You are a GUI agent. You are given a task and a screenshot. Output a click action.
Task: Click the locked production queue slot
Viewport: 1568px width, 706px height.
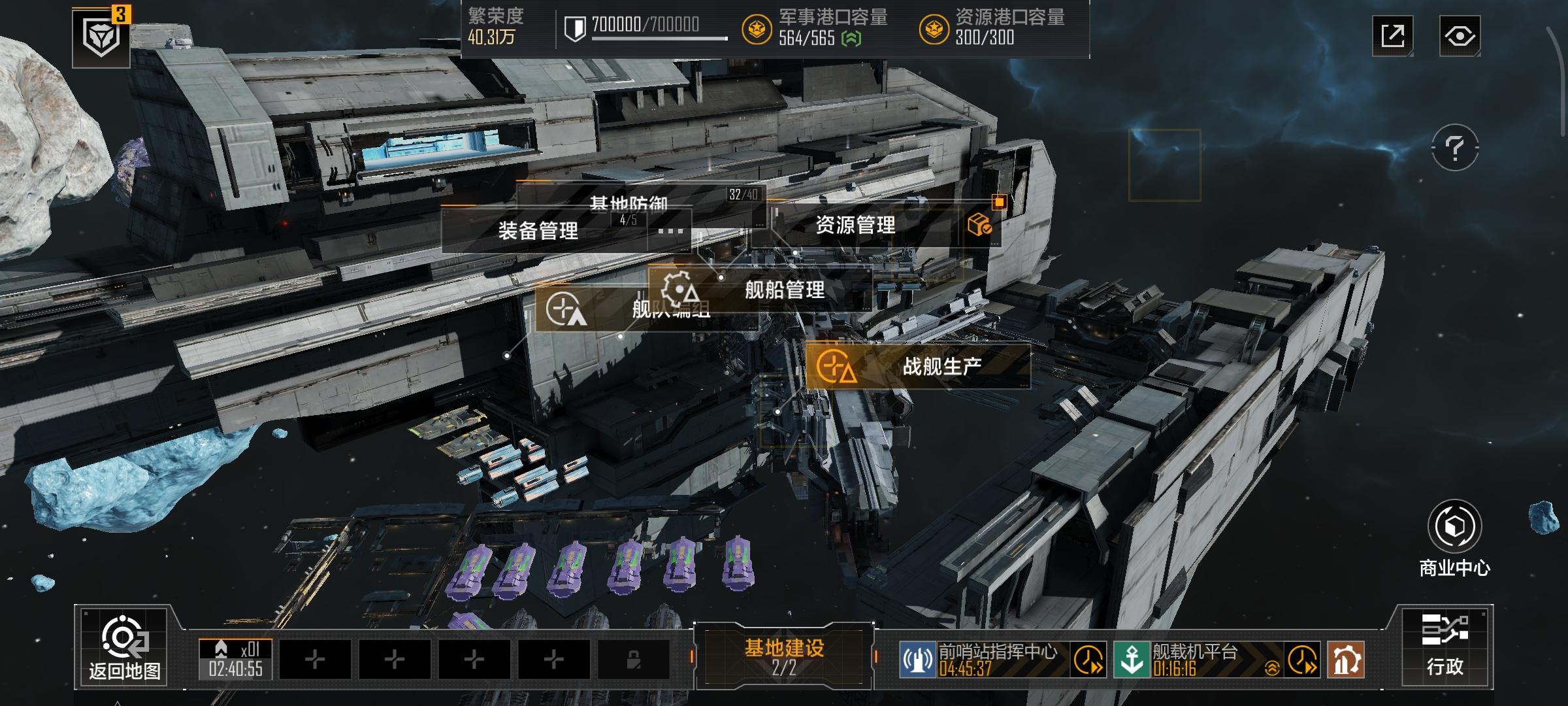pyautogui.click(x=633, y=660)
